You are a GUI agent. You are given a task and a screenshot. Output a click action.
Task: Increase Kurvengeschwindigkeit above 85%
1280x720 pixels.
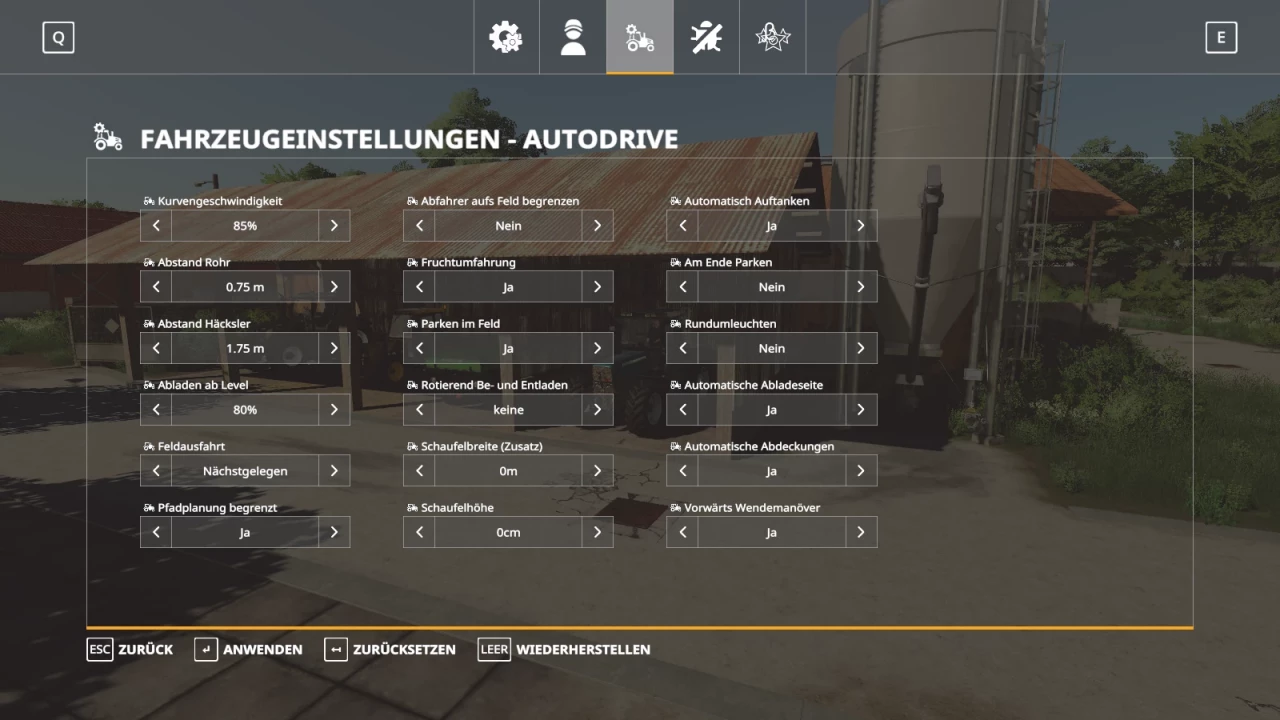(x=334, y=225)
